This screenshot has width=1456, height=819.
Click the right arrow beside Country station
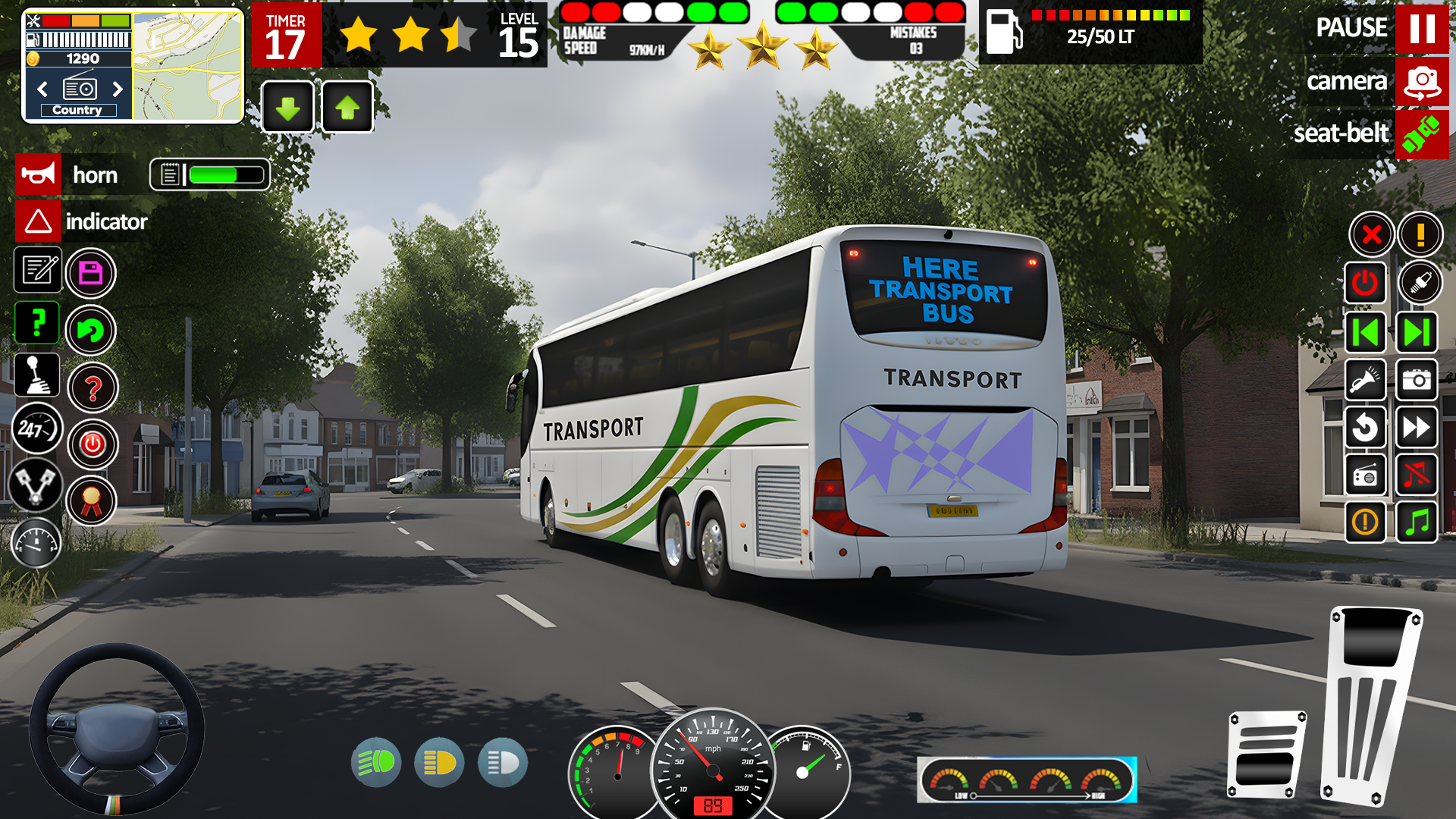pyautogui.click(x=118, y=89)
